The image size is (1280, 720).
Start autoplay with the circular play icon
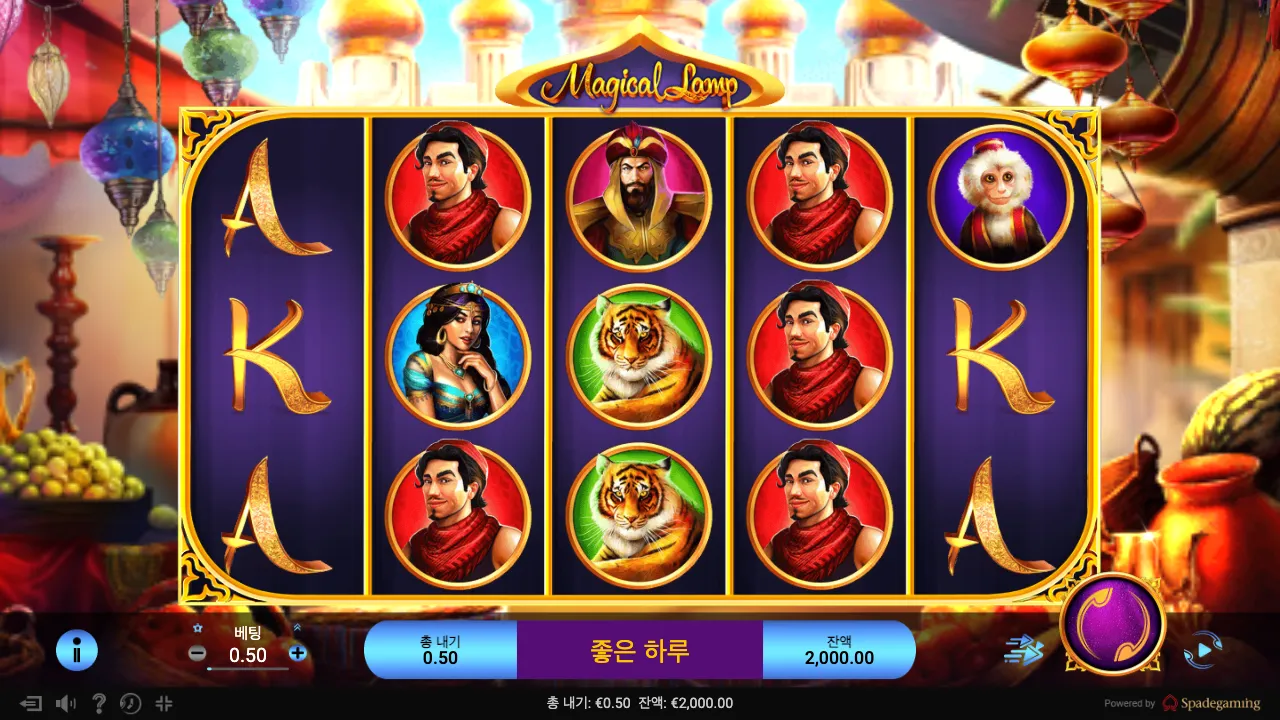(x=1202, y=651)
